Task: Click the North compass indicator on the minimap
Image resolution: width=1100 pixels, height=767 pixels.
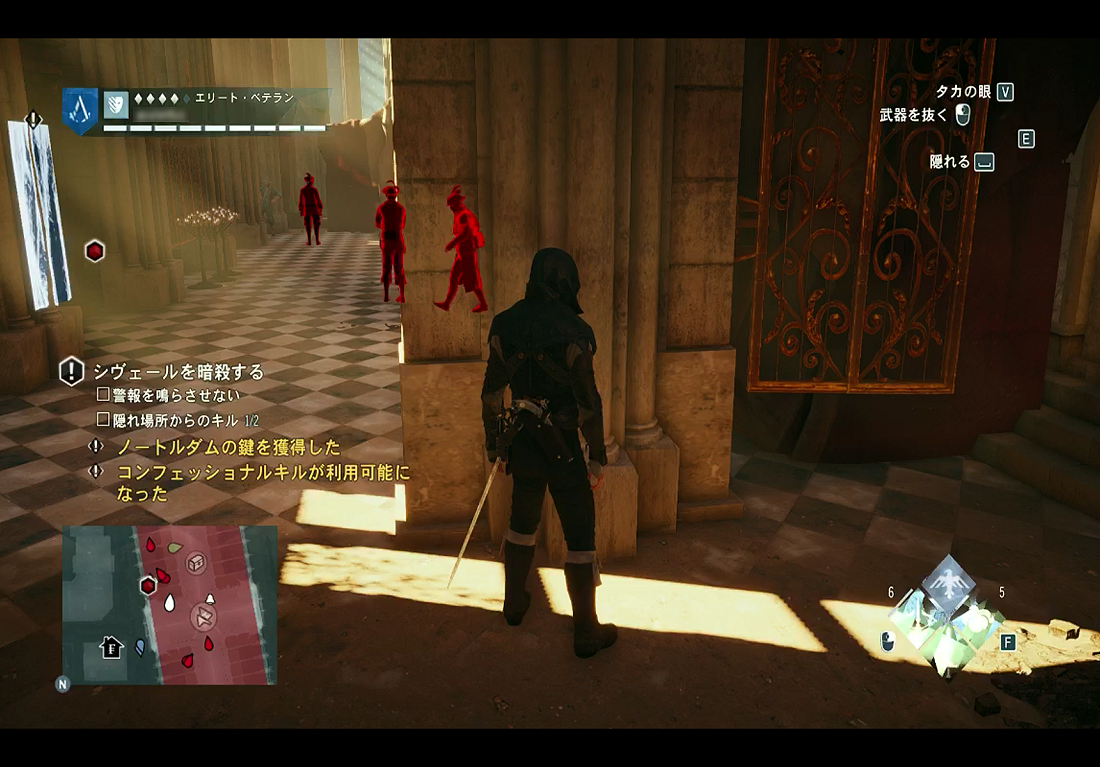Action: (x=63, y=685)
